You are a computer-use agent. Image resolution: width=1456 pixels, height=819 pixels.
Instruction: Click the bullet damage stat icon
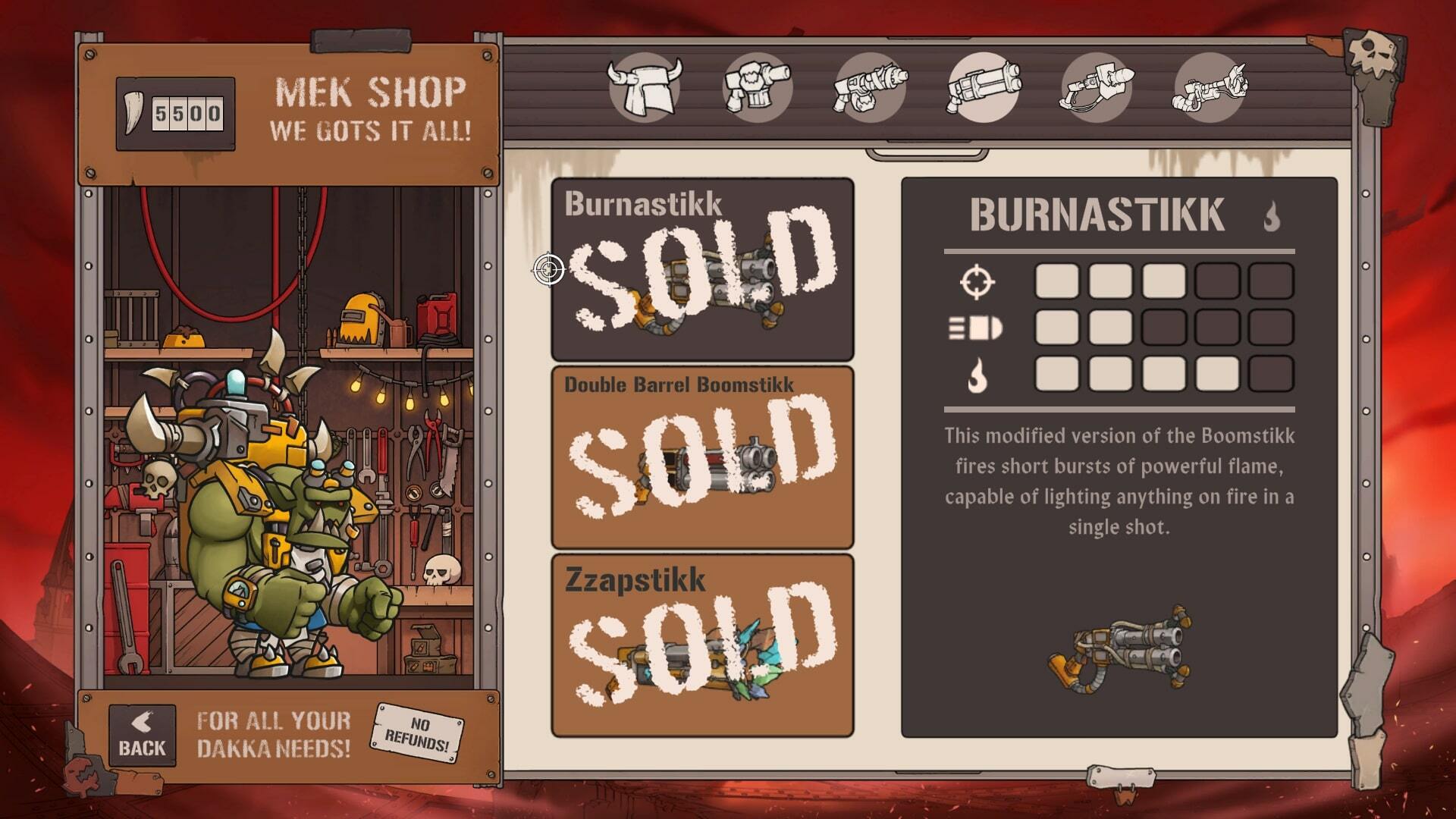[978, 329]
